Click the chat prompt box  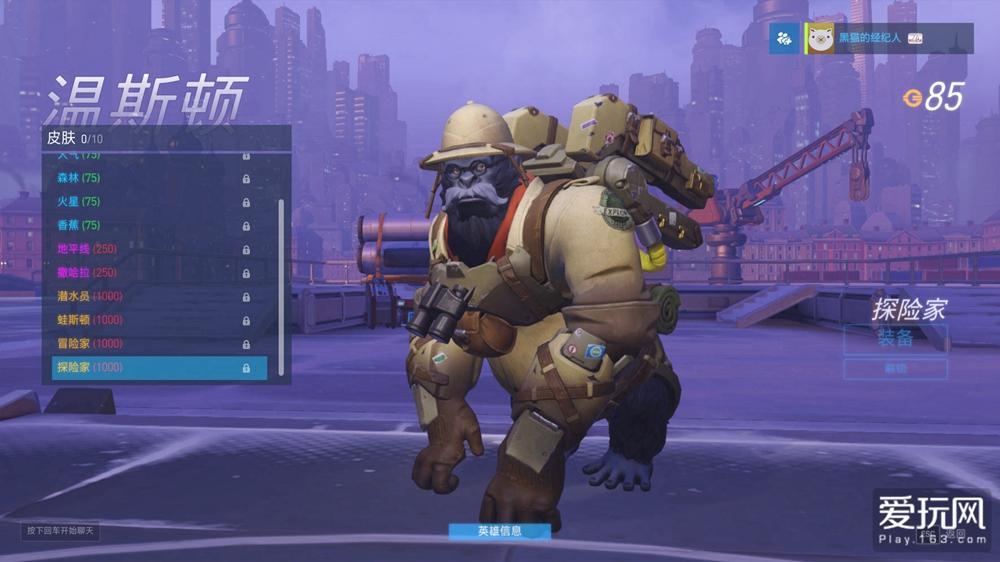point(60,530)
